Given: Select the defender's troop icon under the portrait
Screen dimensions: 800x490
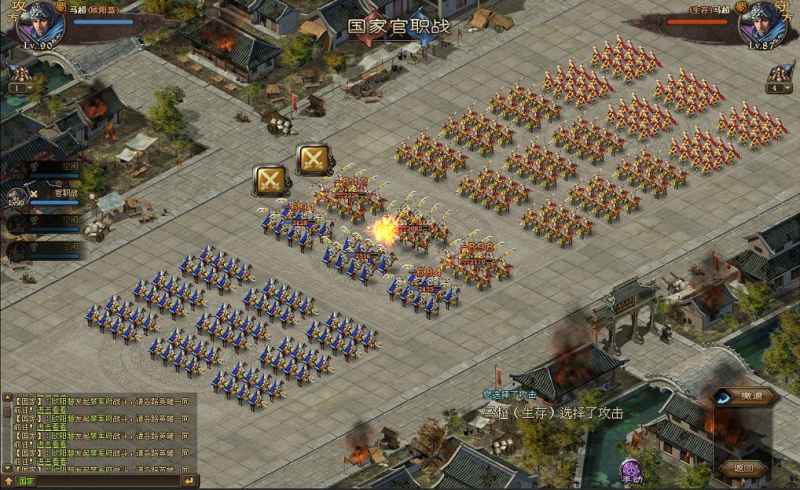Looking at the screenshot, I should tap(781, 77).
